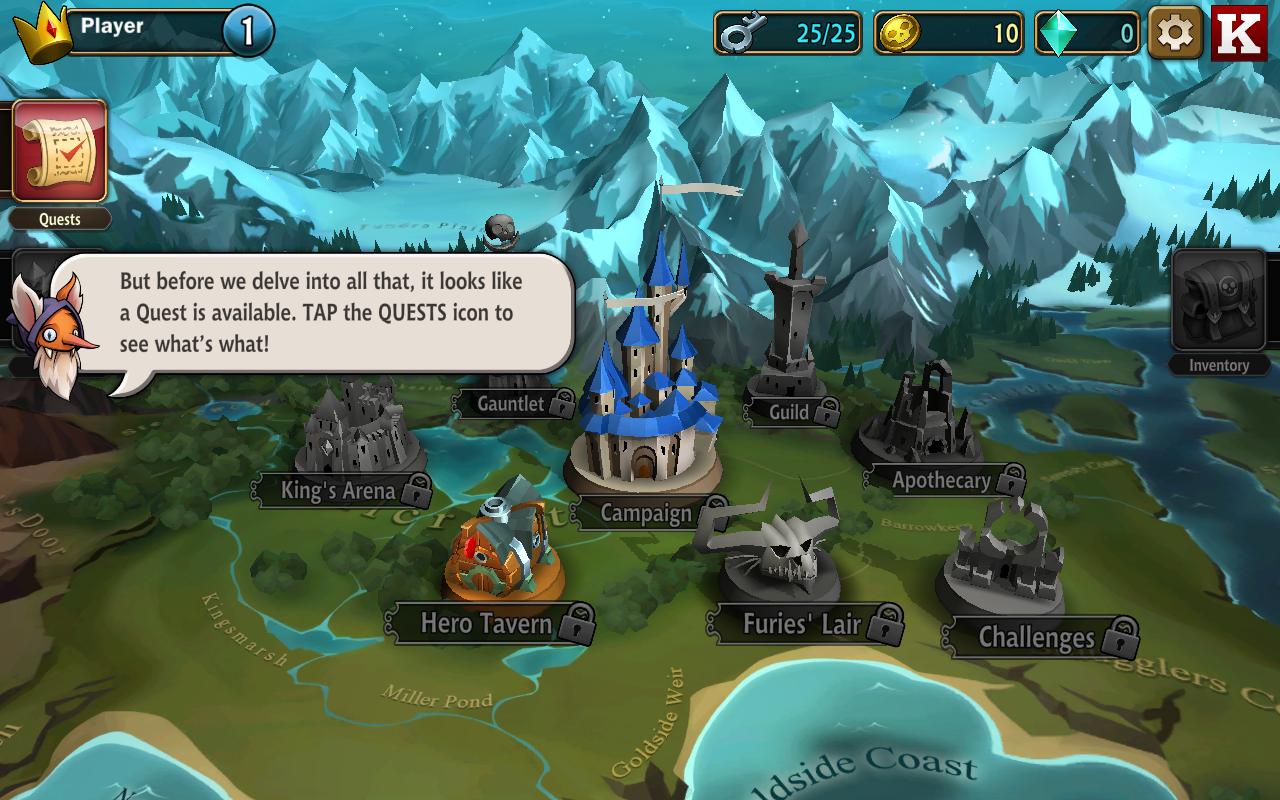Enter the Campaign castle
The width and height of the screenshot is (1280, 800).
click(647, 400)
